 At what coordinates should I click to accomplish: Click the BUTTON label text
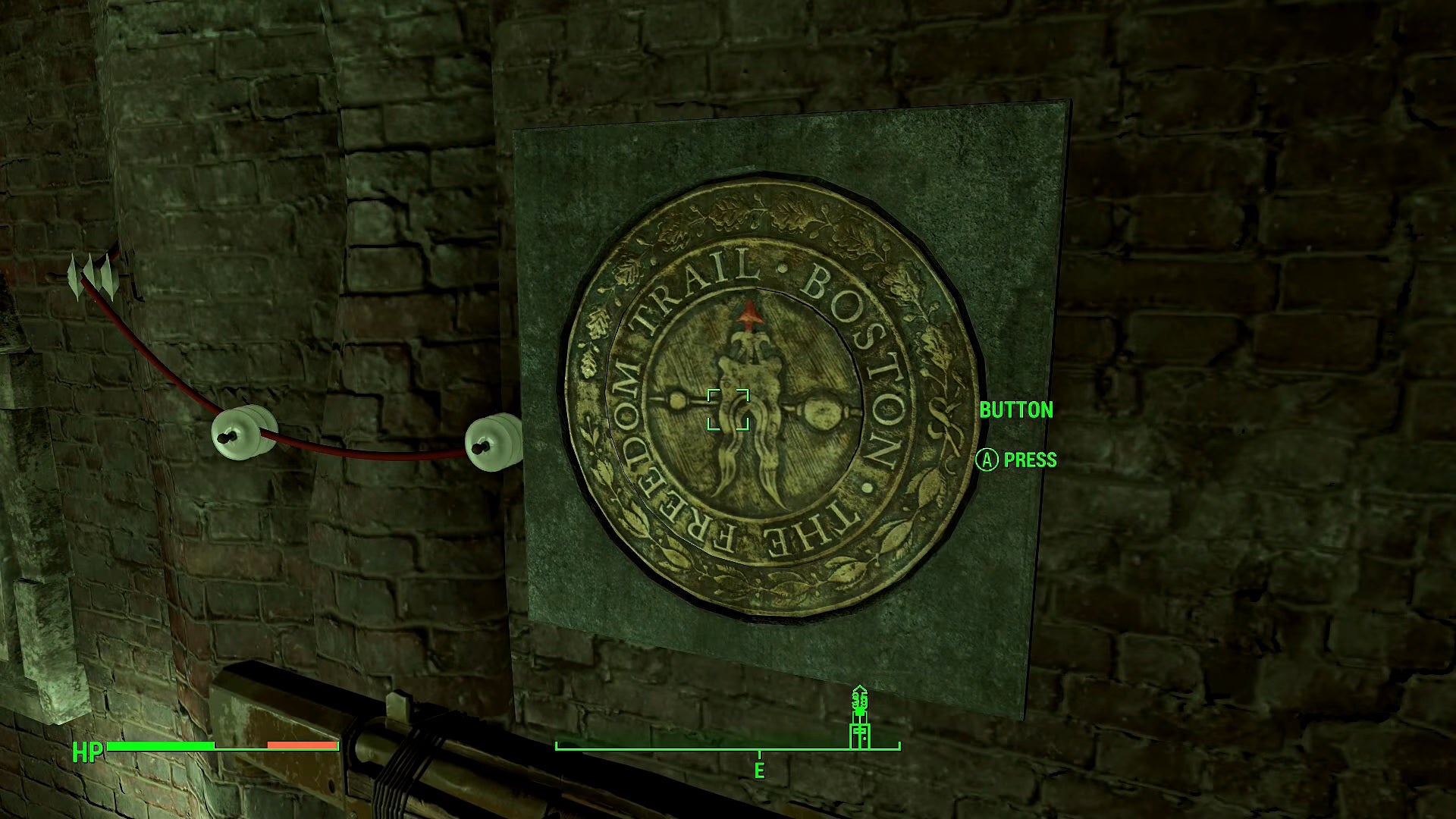tap(1017, 410)
